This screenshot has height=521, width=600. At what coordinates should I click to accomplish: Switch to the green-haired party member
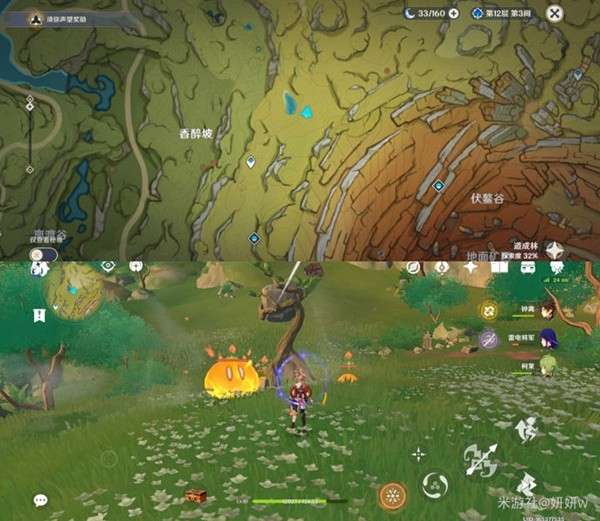point(547,367)
